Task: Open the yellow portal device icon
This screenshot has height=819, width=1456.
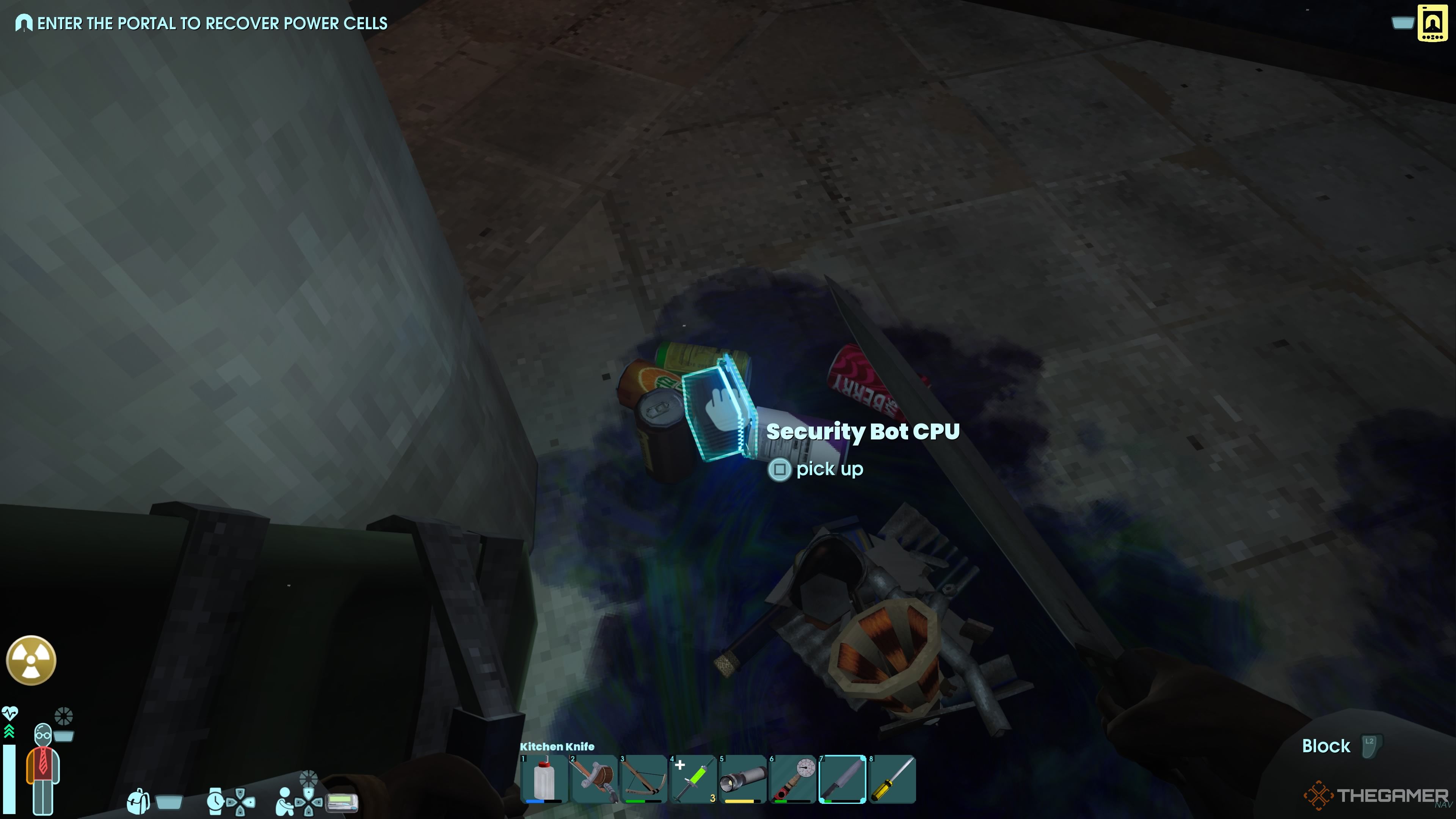Action: click(1433, 23)
